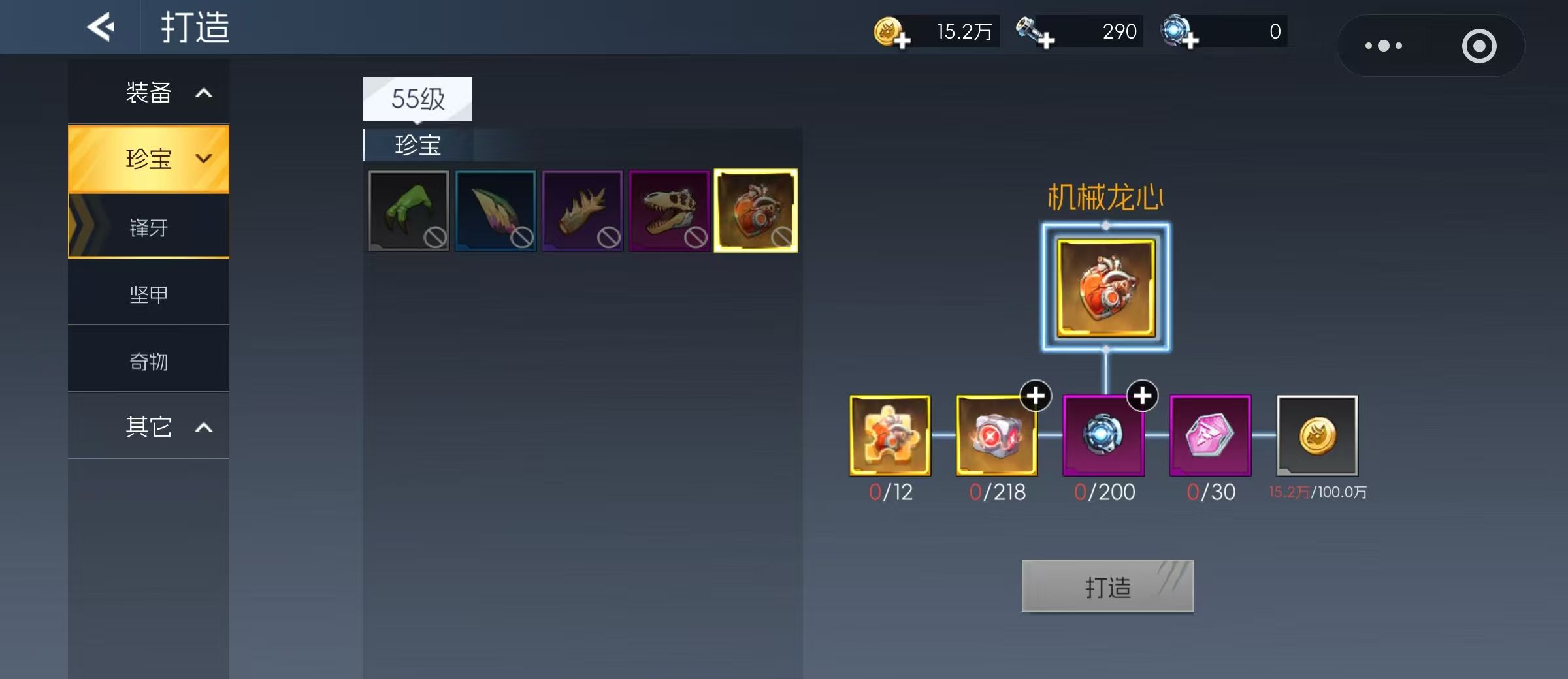Collapse the 装备 category

point(149,93)
